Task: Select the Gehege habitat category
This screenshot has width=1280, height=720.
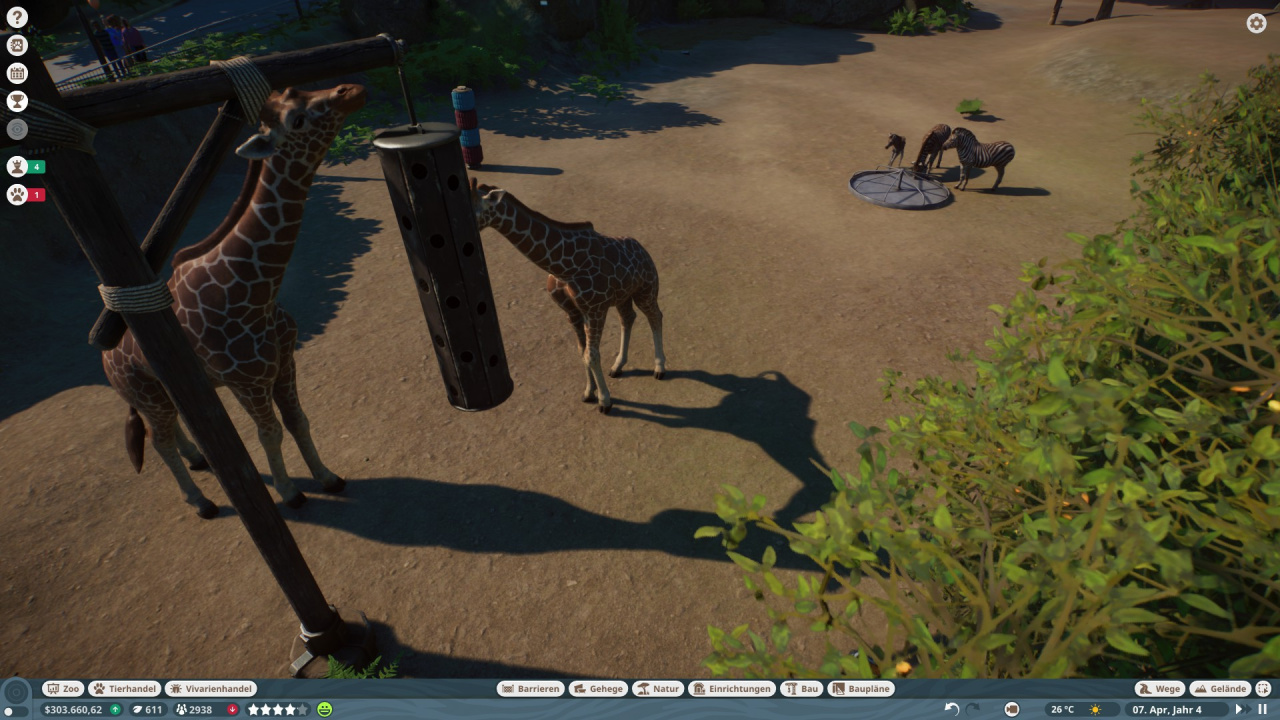Action: [598, 689]
